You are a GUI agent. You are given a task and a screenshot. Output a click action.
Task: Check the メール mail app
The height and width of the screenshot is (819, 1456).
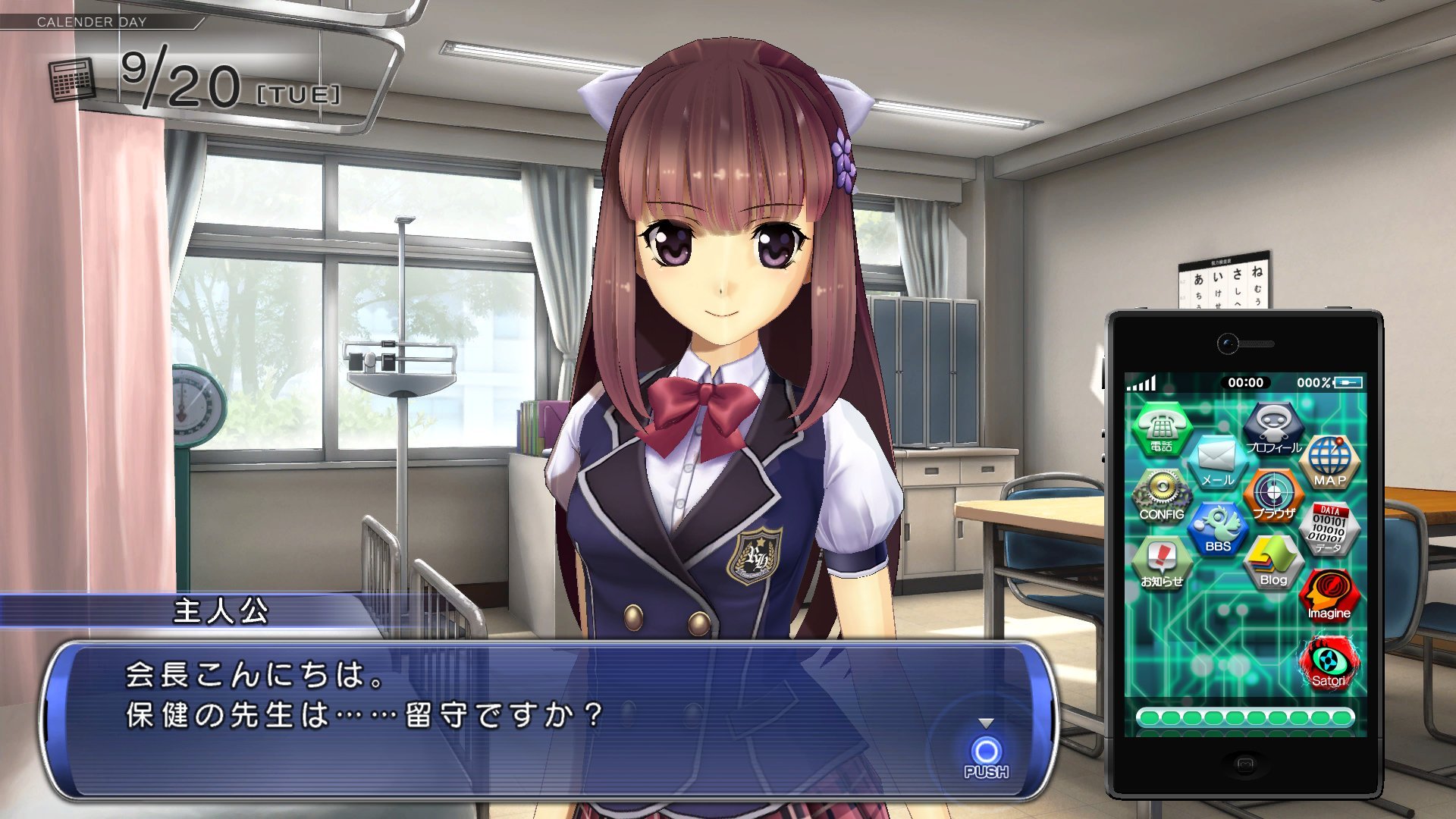point(1217,461)
